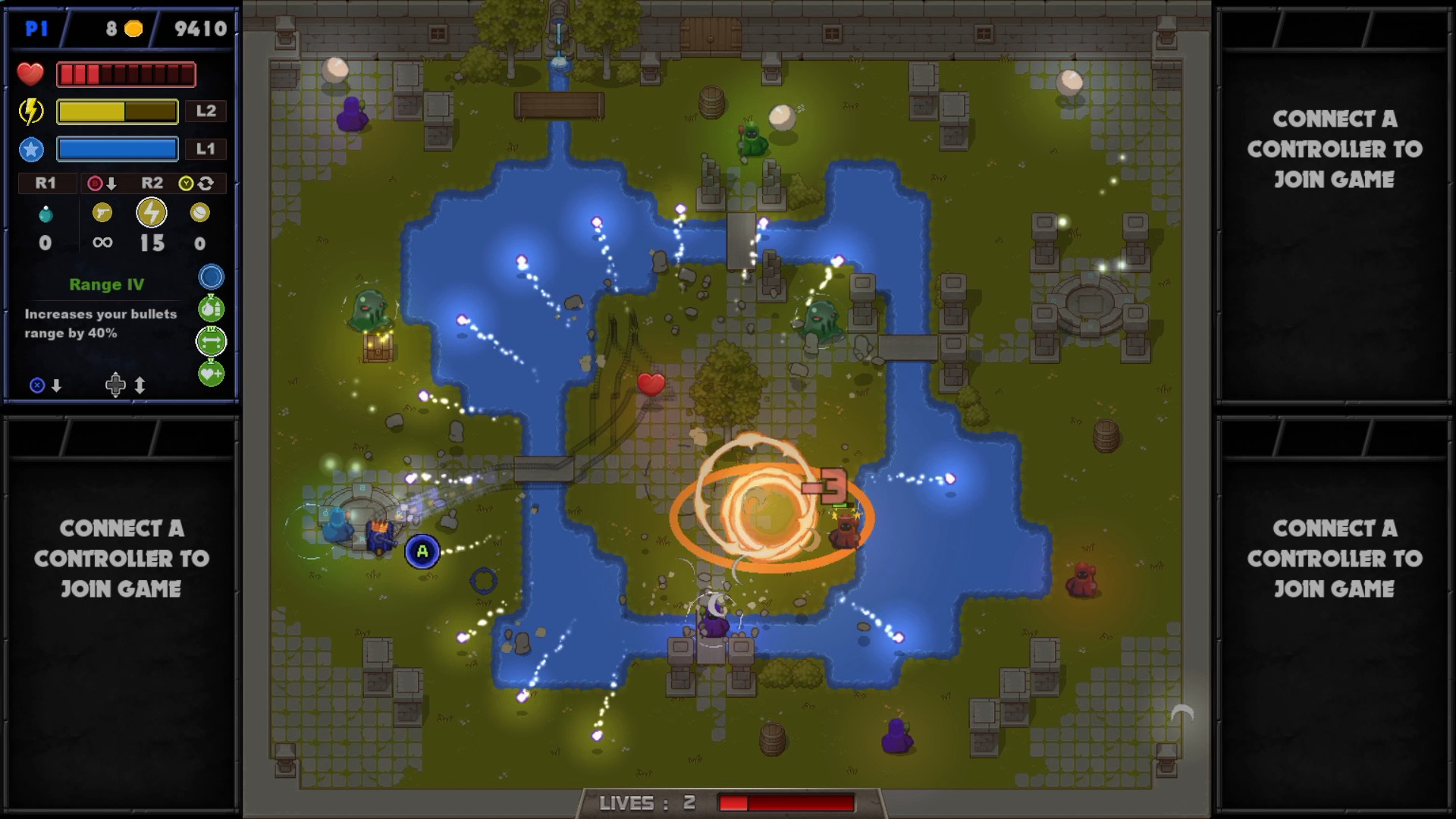The width and height of the screenshot is (1456, 819).
Task: Click the teal grenade icon showing 0
Action: click(x=46, y=212)
